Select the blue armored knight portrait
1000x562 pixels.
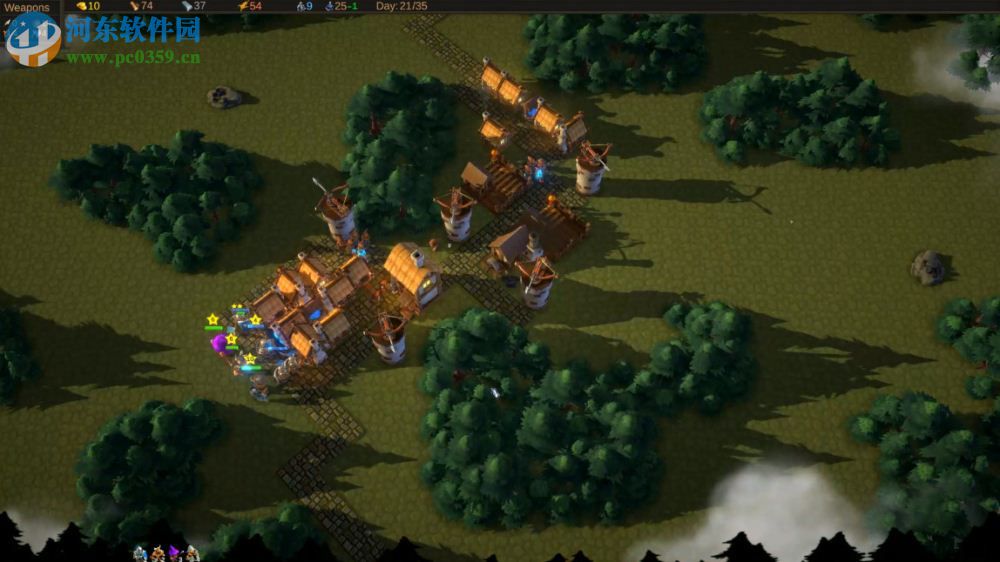[141, 553]
